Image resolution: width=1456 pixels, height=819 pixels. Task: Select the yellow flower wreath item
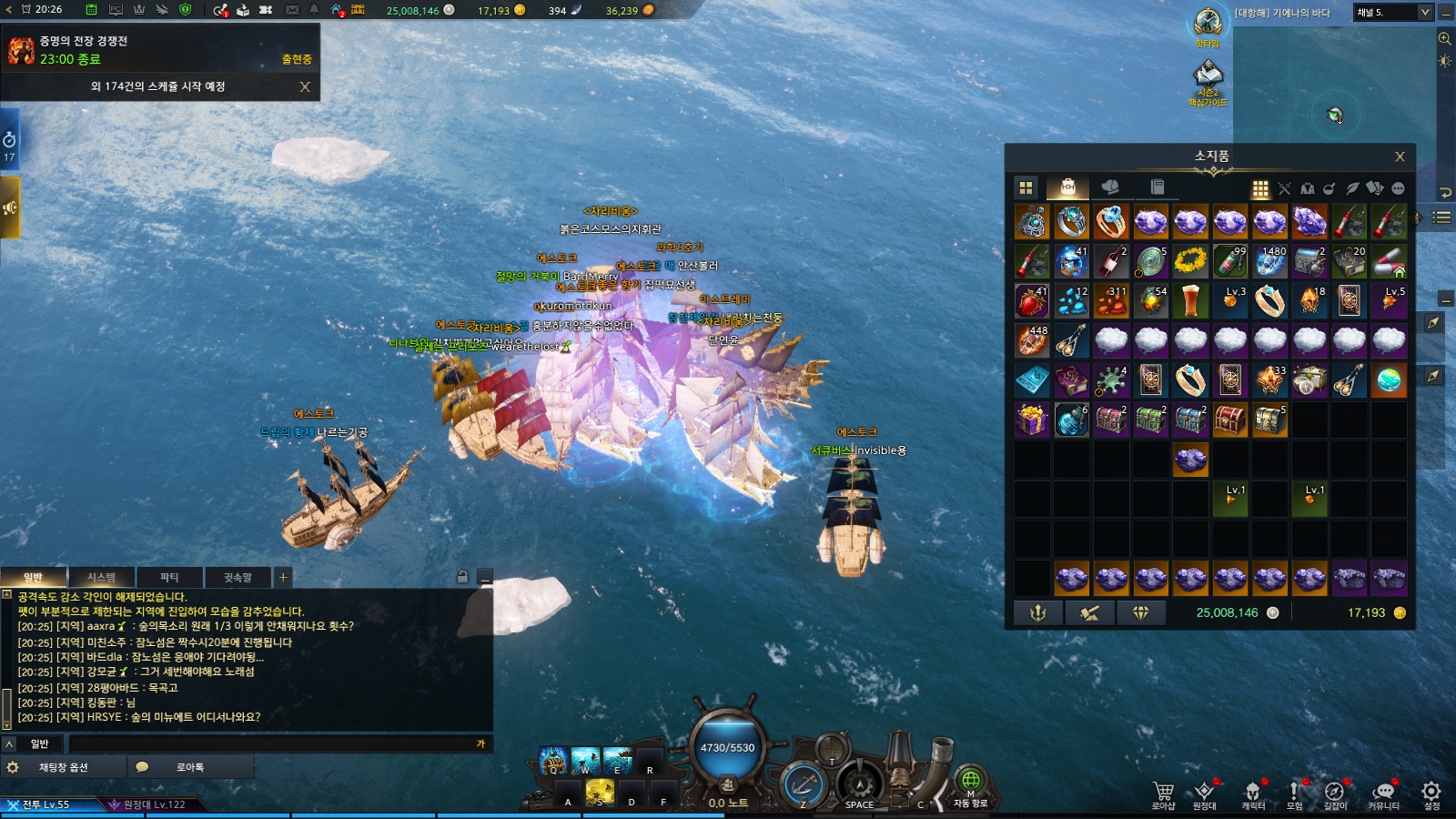tap(1190, 261)
